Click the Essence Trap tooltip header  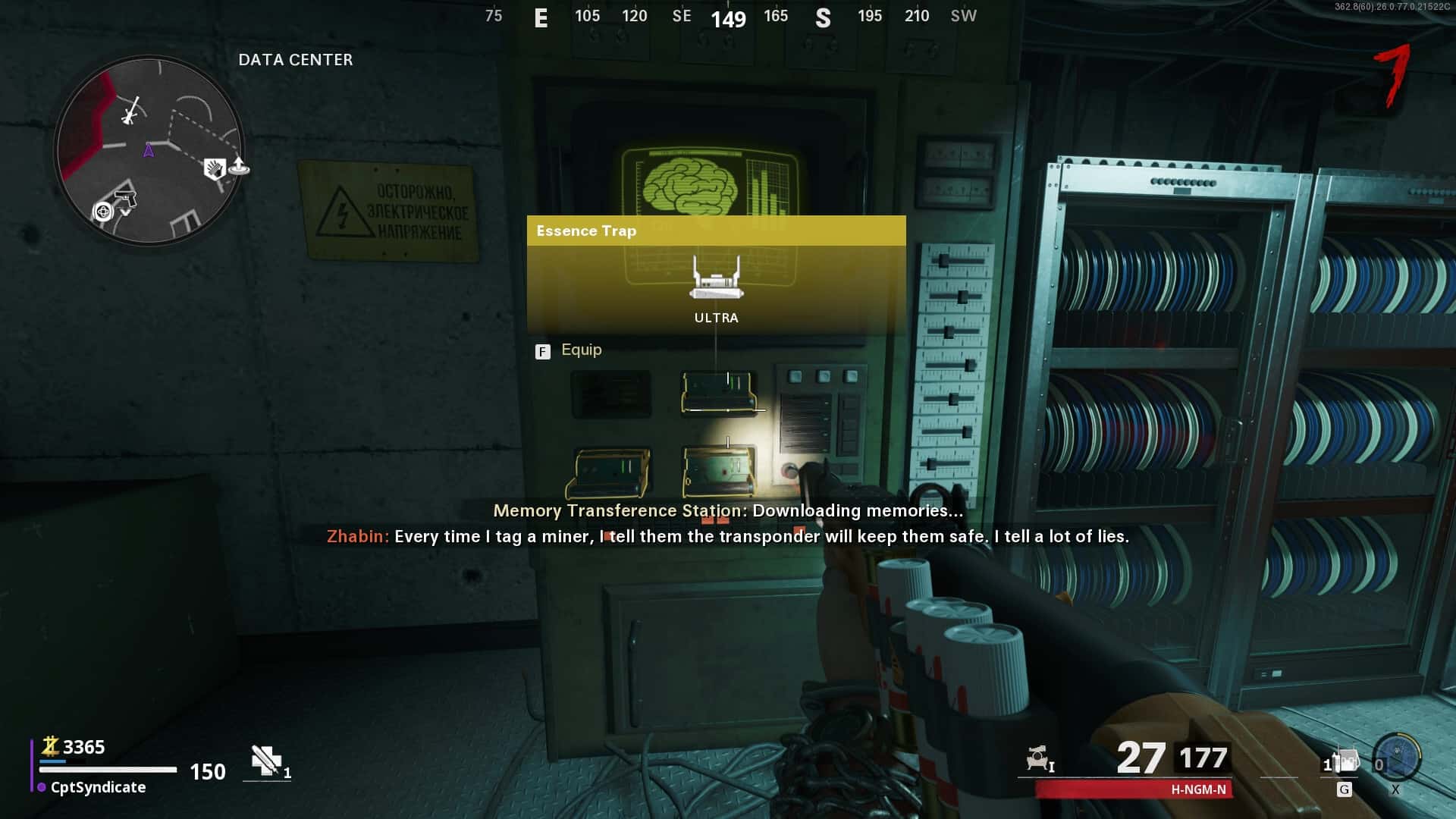[x=716, y=231]
